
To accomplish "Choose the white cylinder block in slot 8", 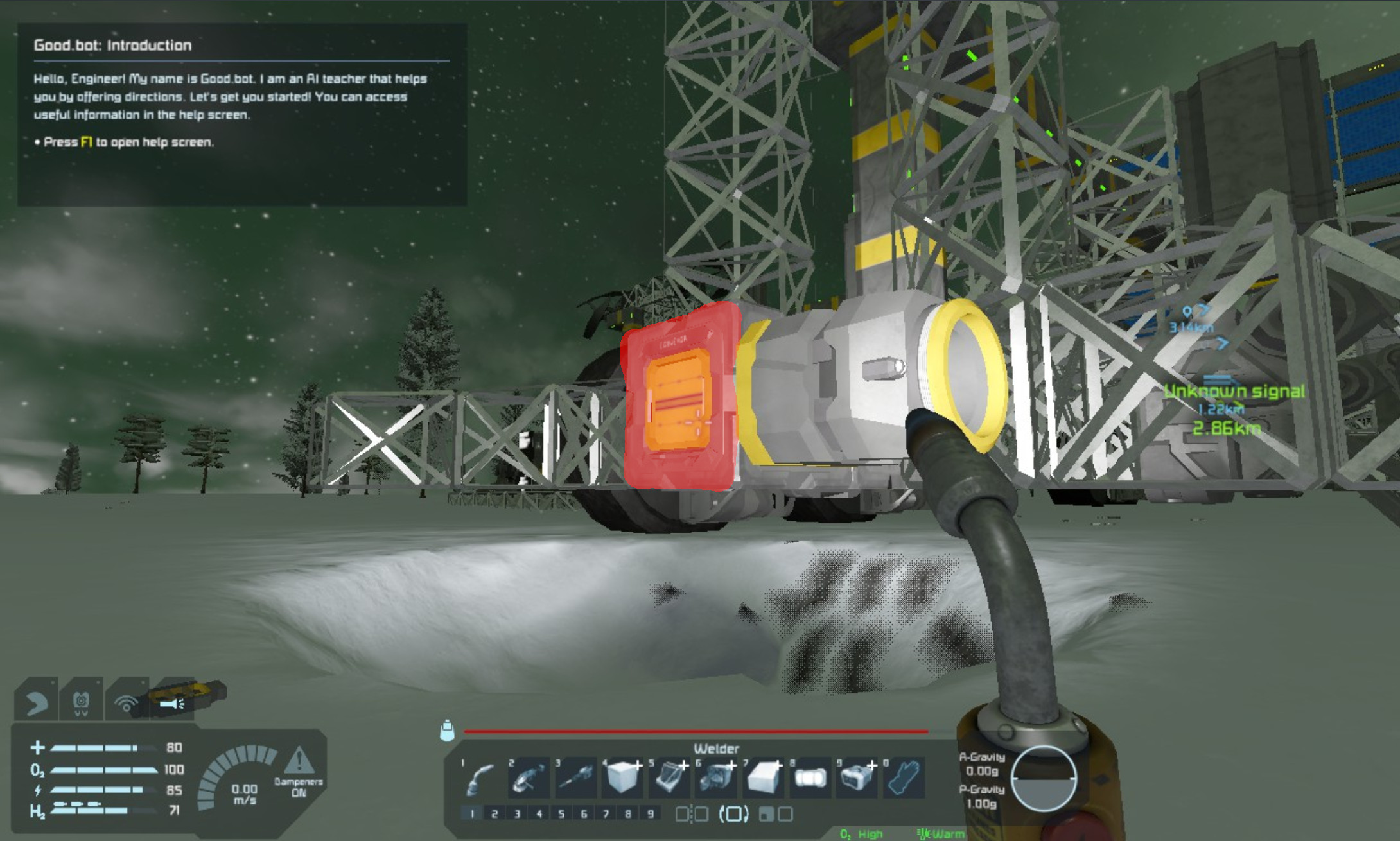I will pyautogui.click(x=809, y=777).
